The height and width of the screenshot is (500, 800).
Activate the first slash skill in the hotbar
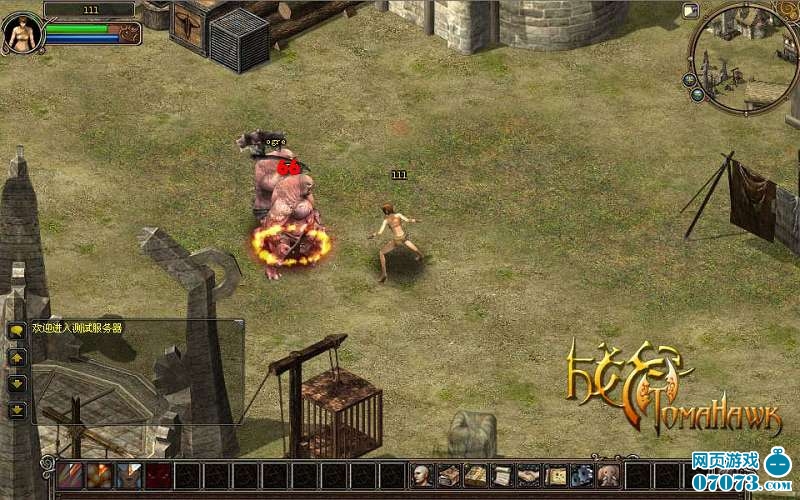[70, 476]
